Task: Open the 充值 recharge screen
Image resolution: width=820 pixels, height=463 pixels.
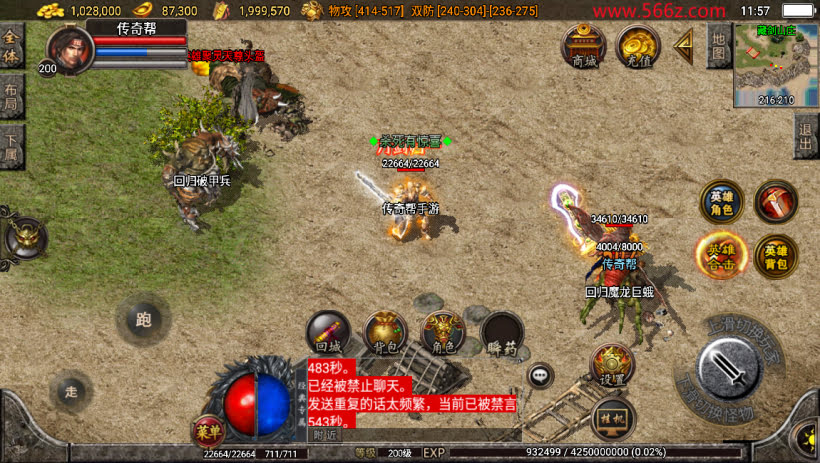Action: 637,46
